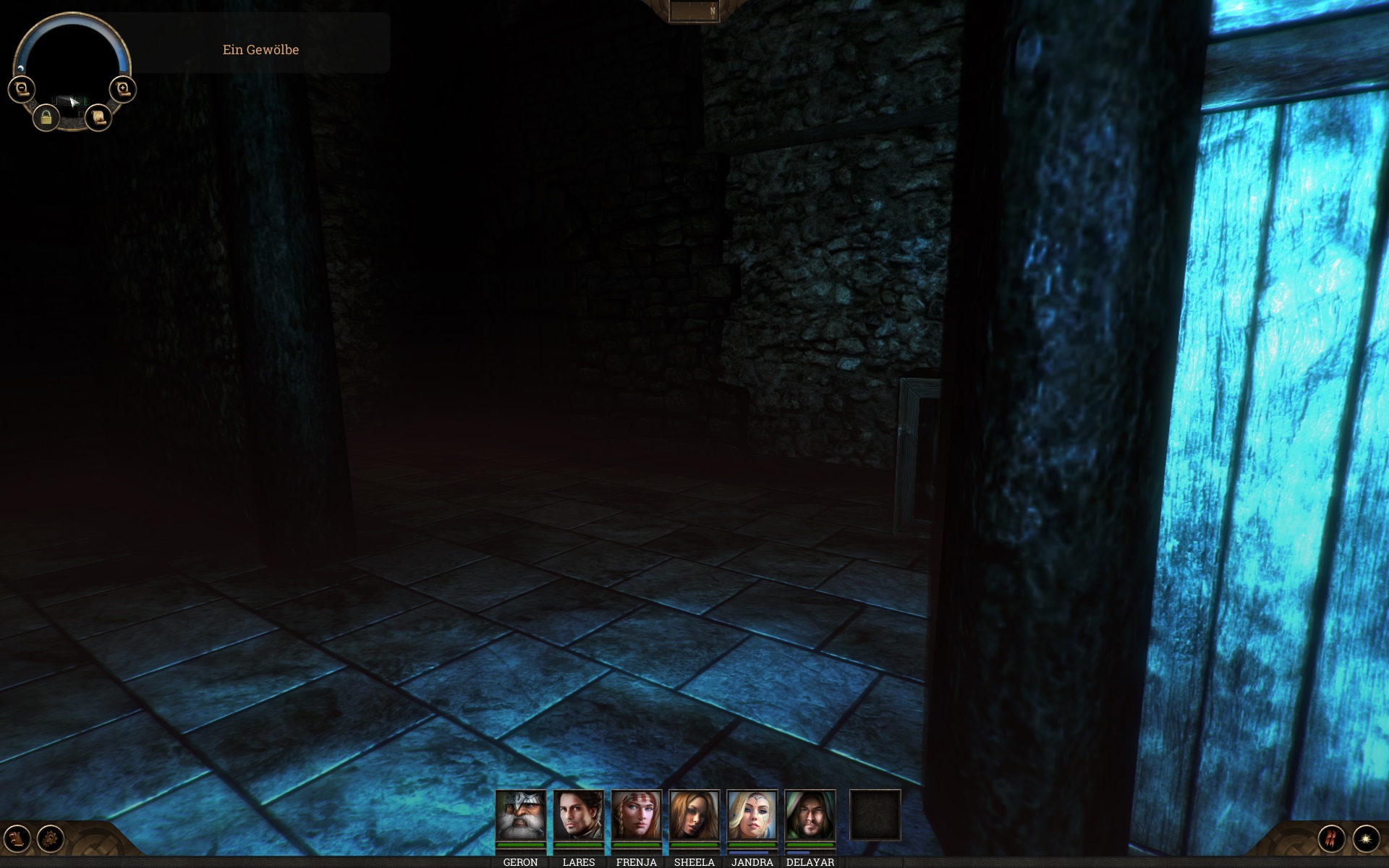The height and width of the screenshot is (868, 1389).
Task: Select Lares's portrait
Action: tap(578, 815)
